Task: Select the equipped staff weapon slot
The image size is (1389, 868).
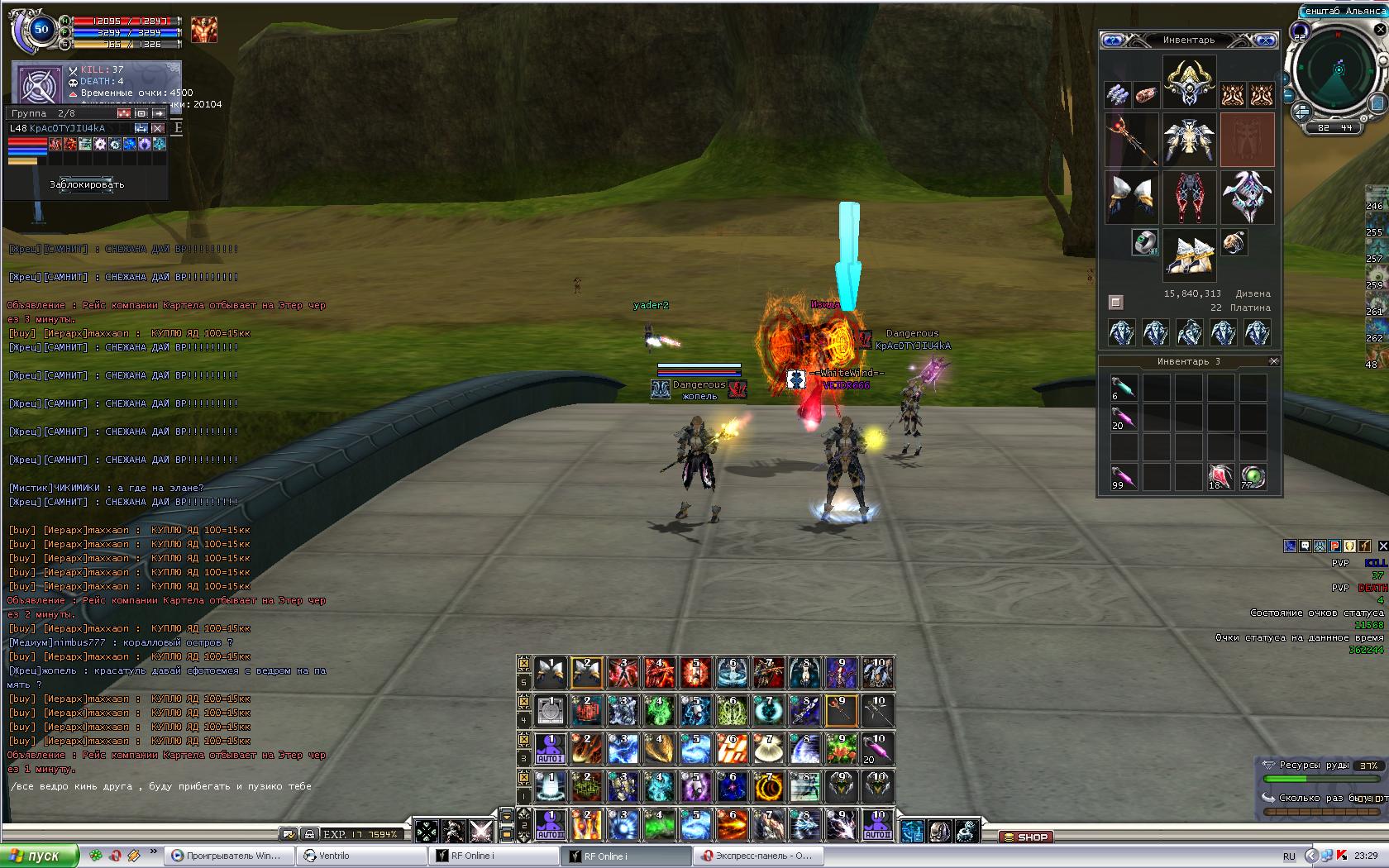Action: pyautogui.click(x=1131, y=139)
